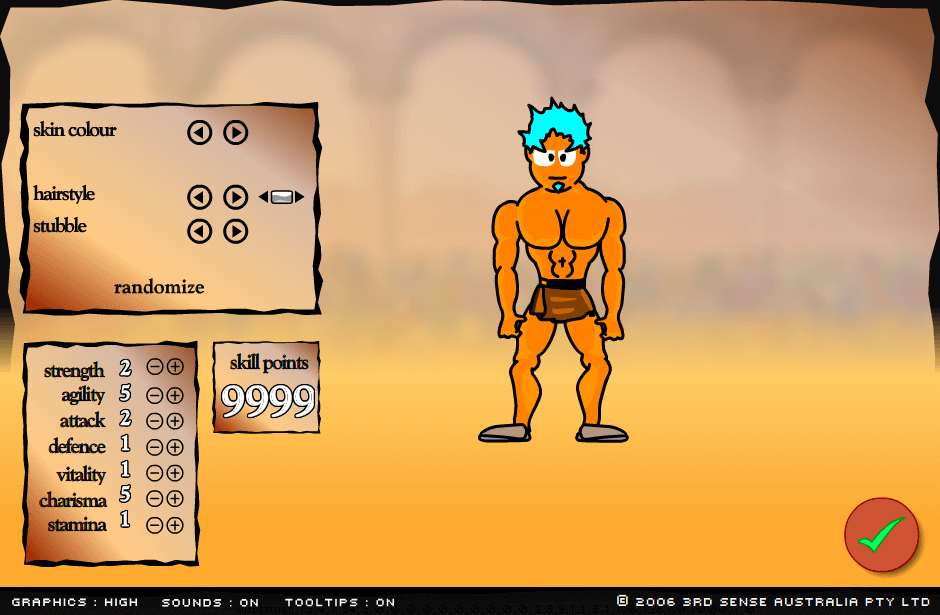This screenshot has height=615, width=940.
Task: Remove a point from attack
Action: point(155,421)
